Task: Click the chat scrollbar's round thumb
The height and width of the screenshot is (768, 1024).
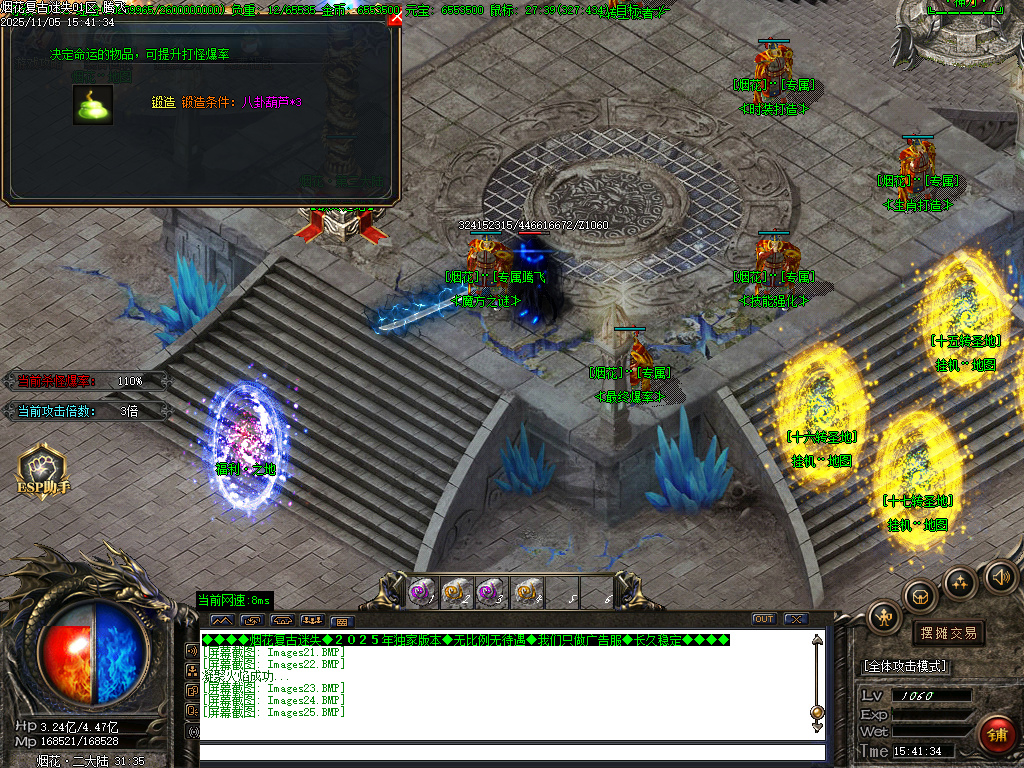Action: click(817, 712)
